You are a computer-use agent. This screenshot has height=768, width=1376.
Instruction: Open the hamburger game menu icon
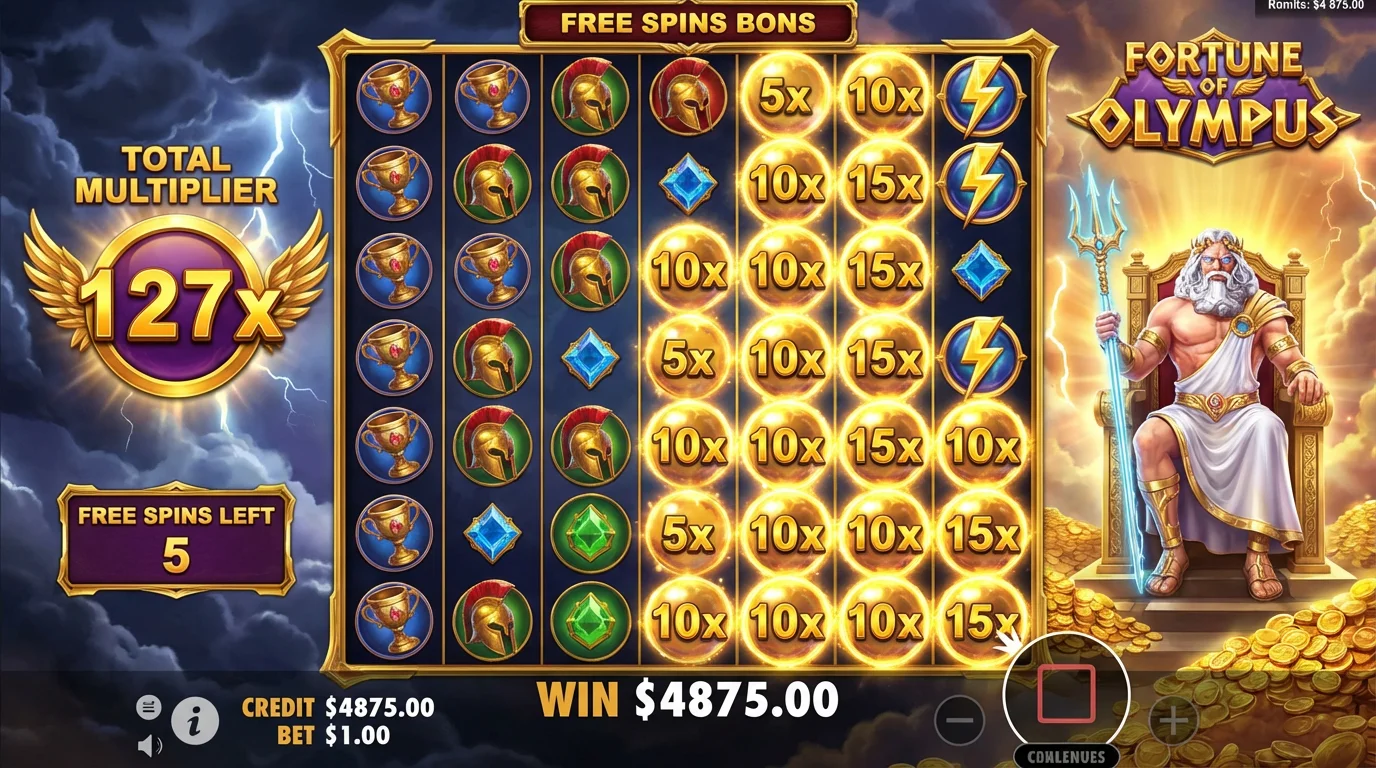pos(148,706)
